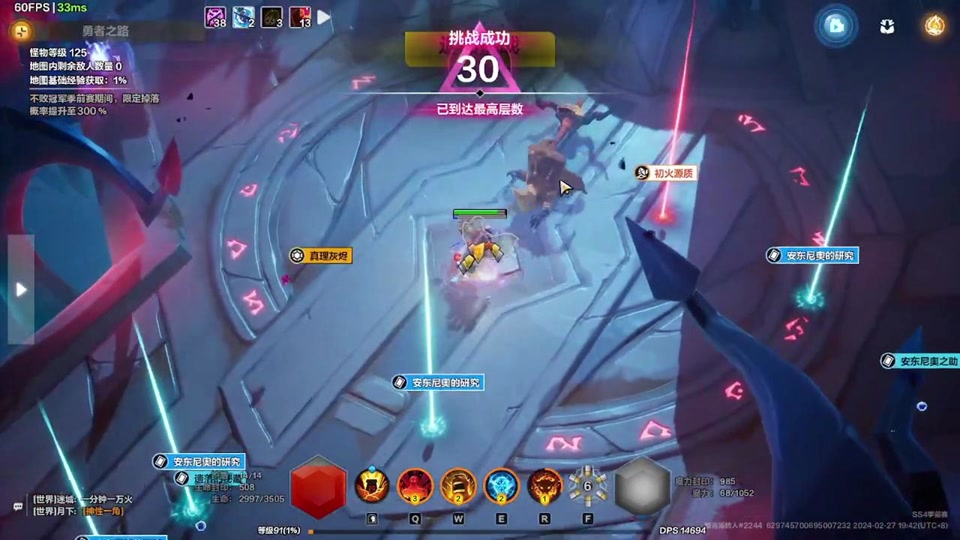The height and width of the screenshot is (540, 960).
Task: Trigger the R flaming beast skill
Action: tap(544, 485)
